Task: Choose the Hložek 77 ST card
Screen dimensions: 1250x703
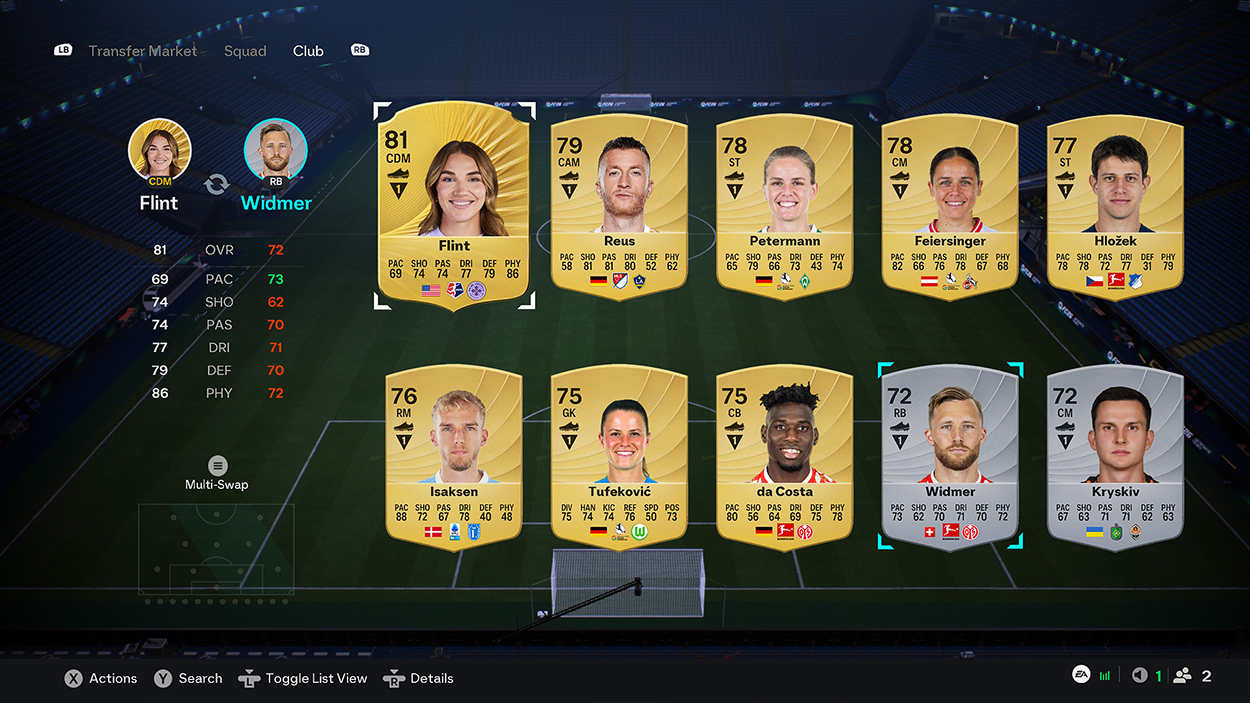Action: [x=1114, y=207]
